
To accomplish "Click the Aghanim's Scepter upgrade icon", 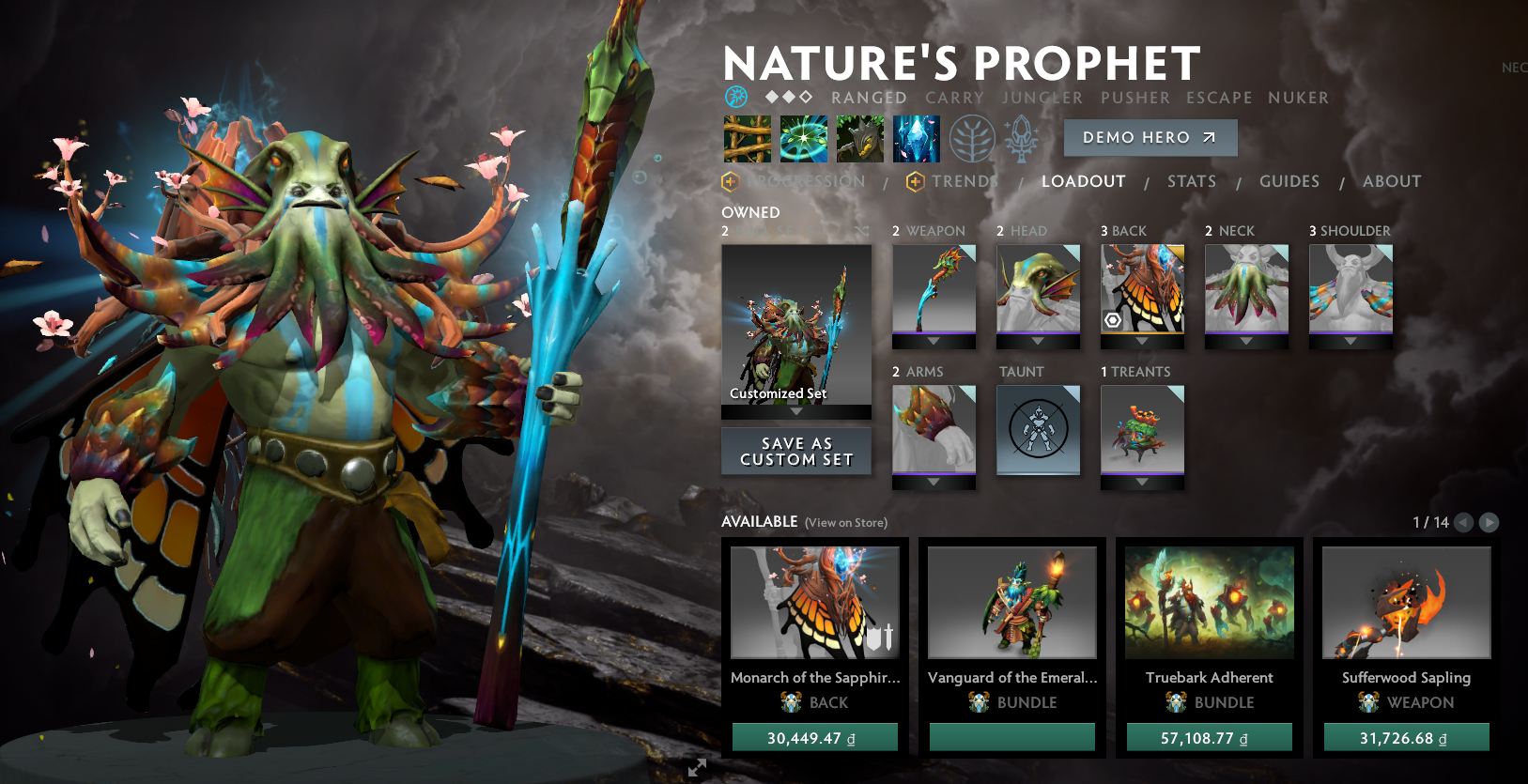I will (x=1023, y=137).
